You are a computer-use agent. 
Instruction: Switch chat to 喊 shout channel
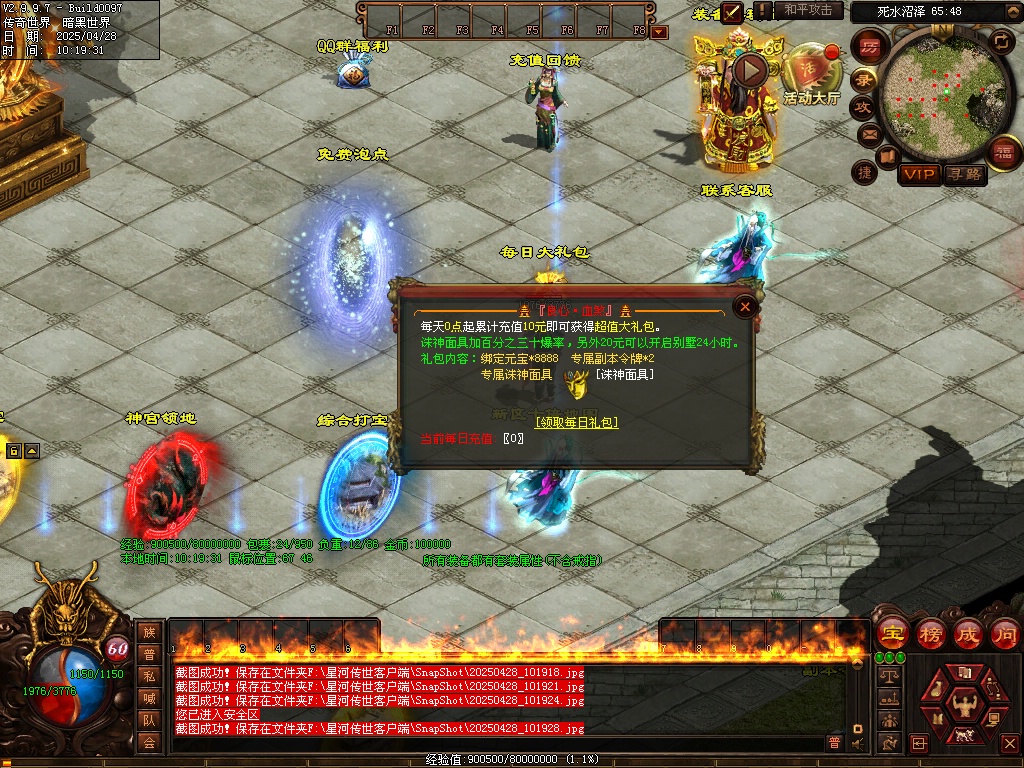click(149, 697)
